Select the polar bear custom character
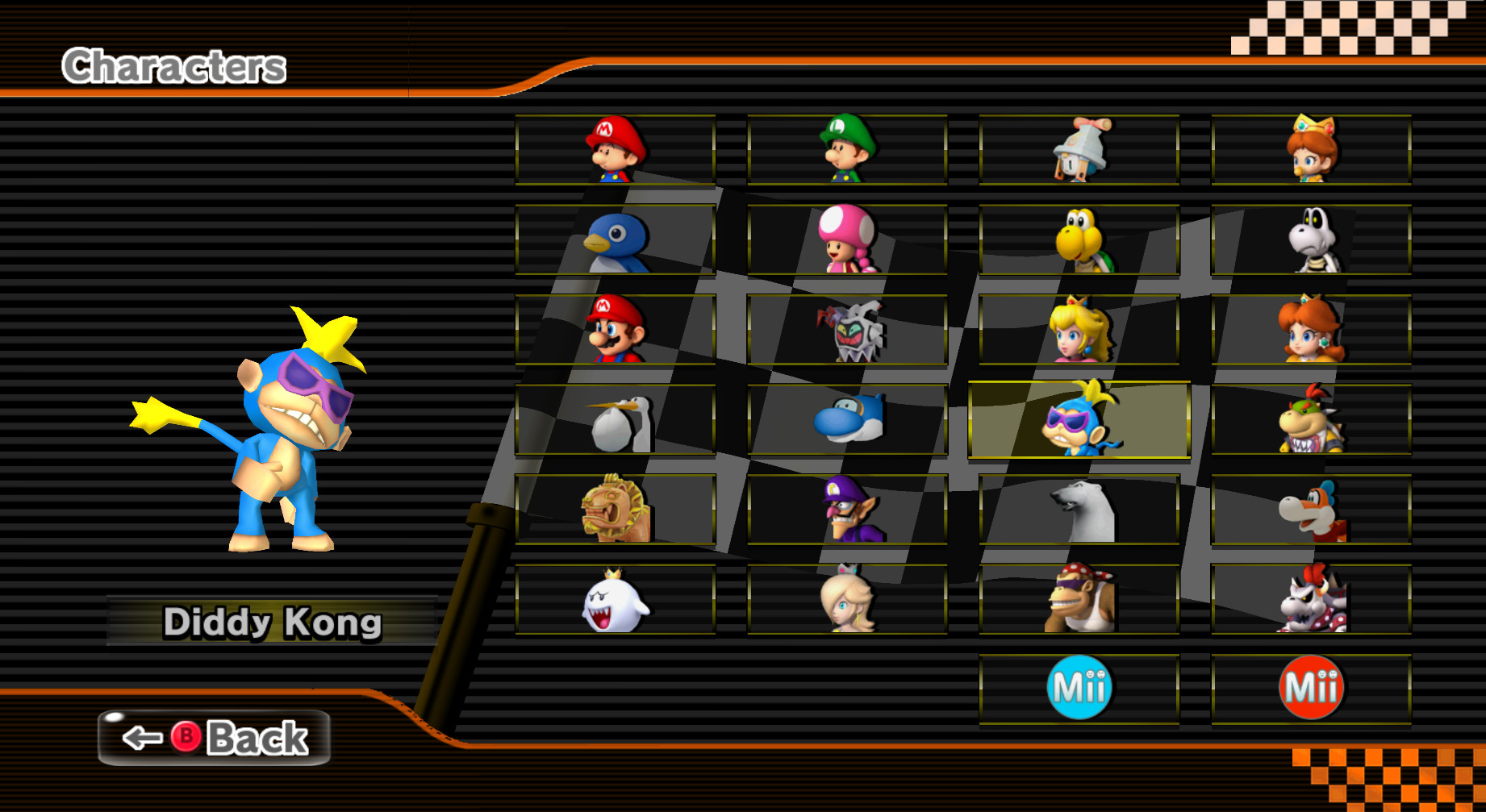 click(x=1079, y=514)
